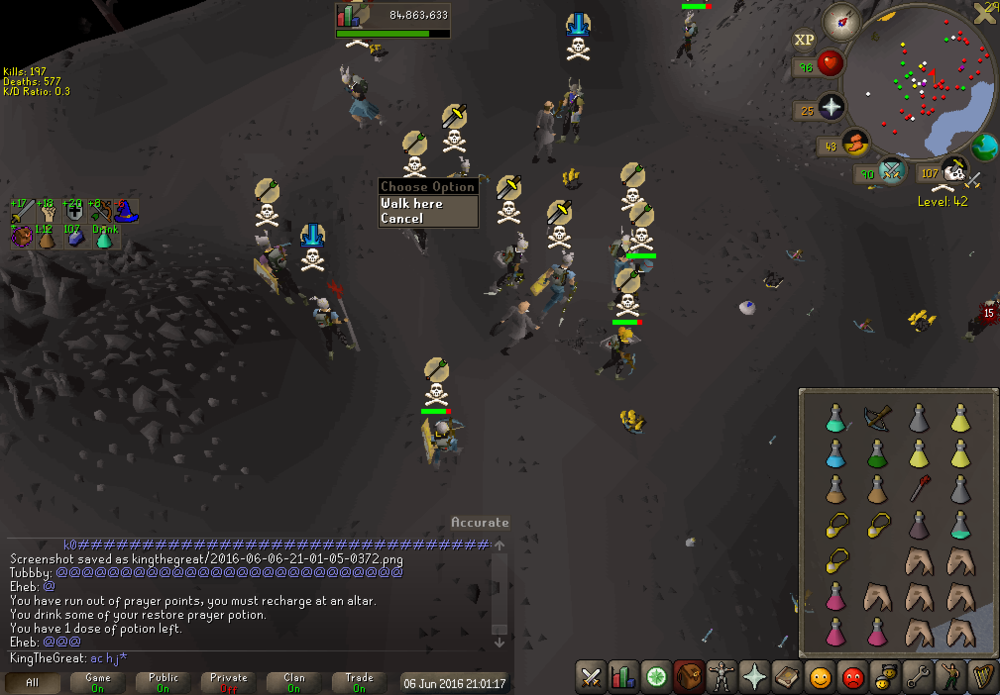Open the Combat Options tab with crossed swords
The image size is (1000, 695).
591,676
